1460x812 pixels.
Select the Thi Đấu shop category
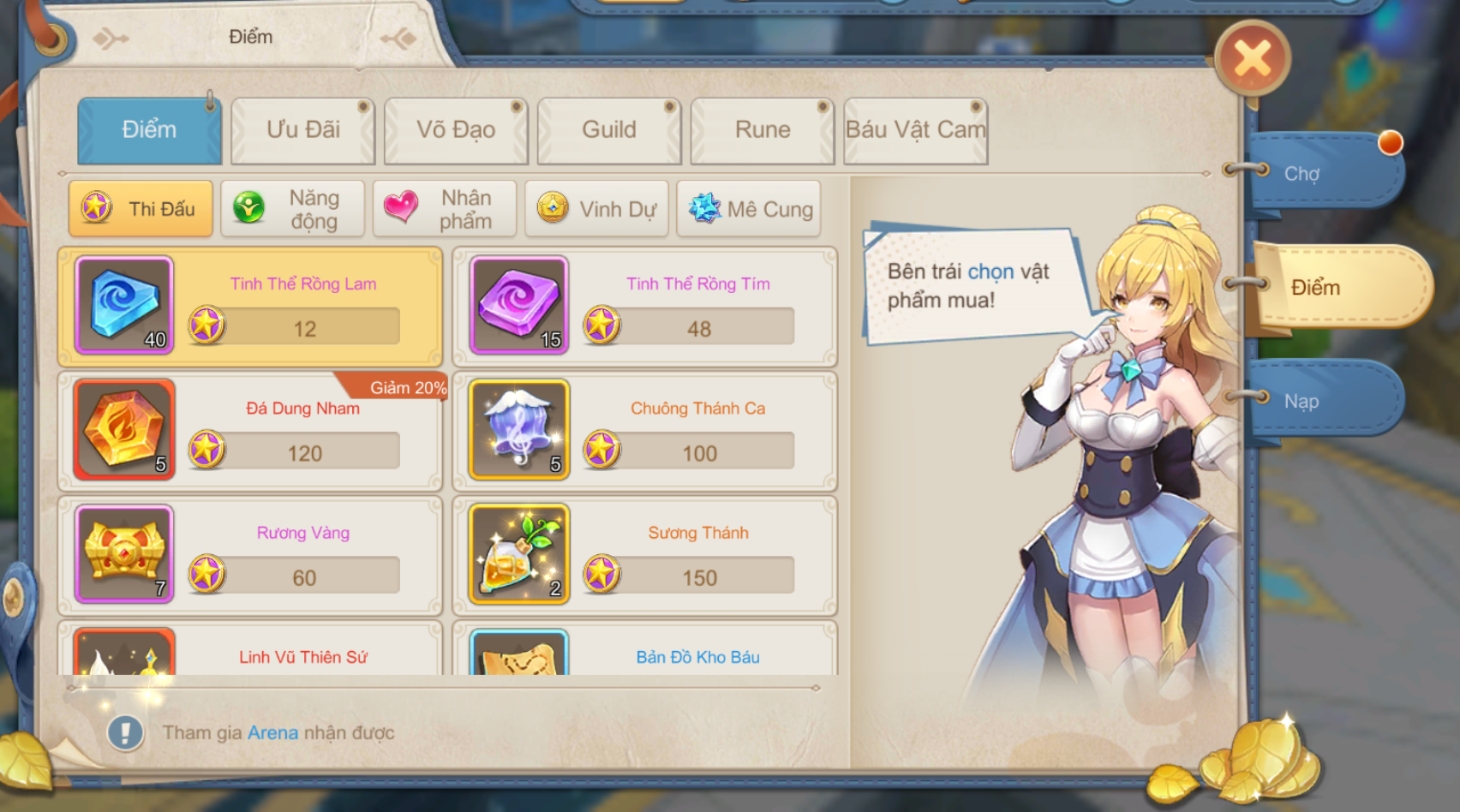click(141, 208)
